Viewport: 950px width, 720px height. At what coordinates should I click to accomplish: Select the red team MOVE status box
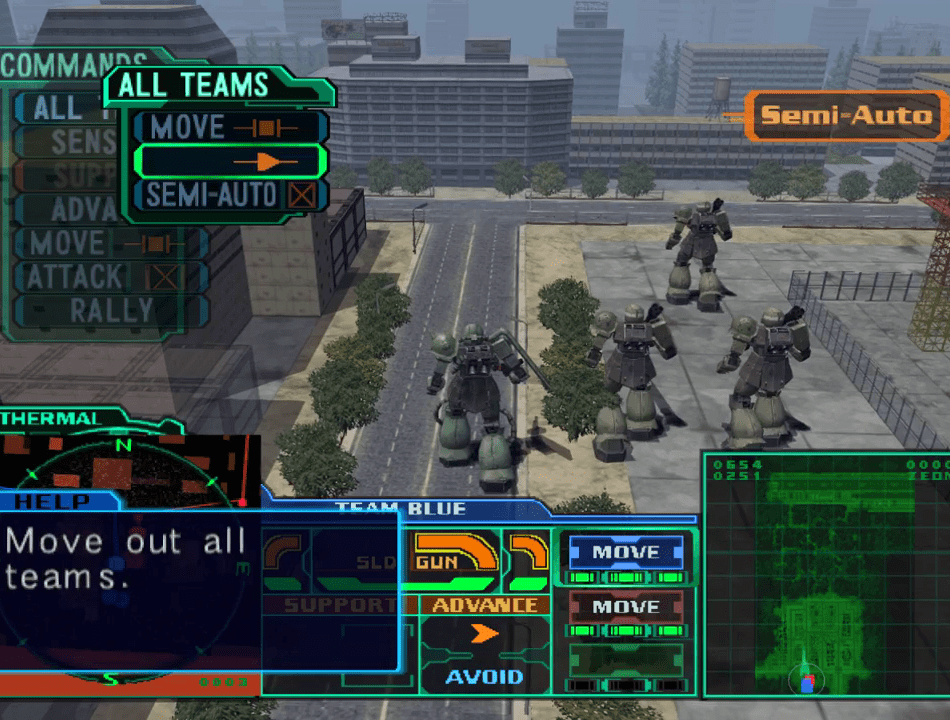tap(626, 607)
